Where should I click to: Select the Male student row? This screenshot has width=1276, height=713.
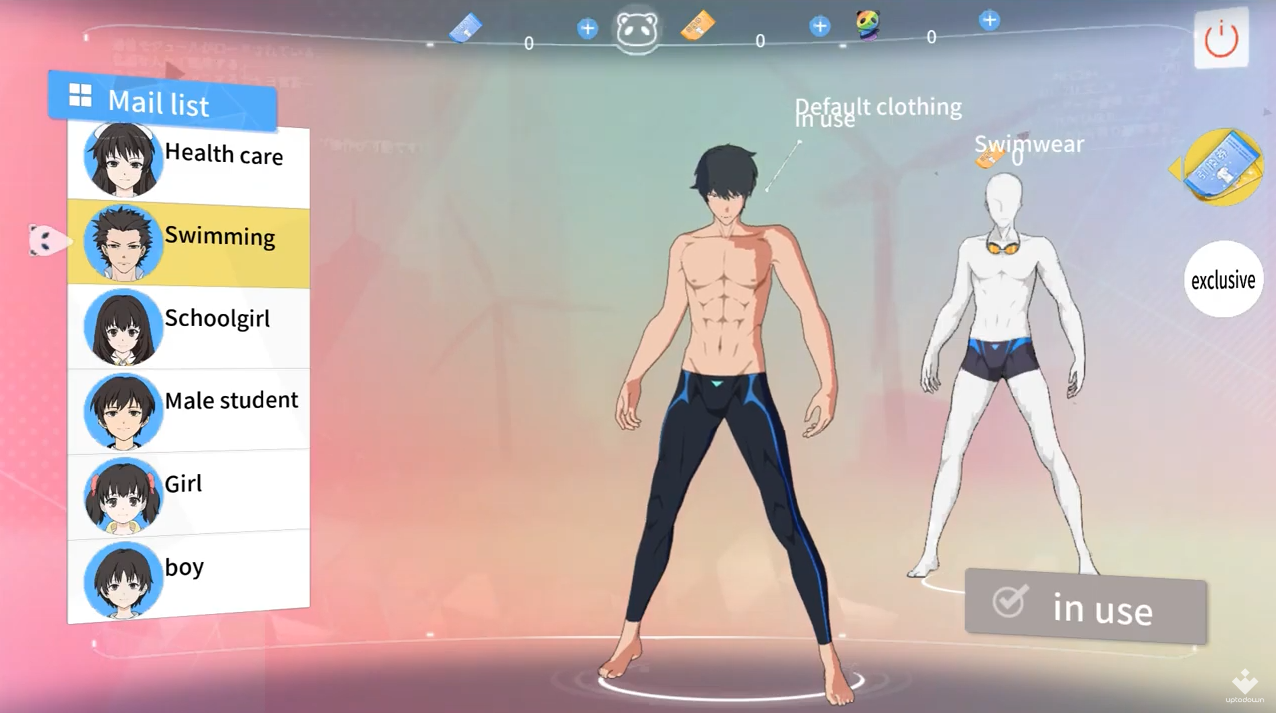tap(188, 407)
